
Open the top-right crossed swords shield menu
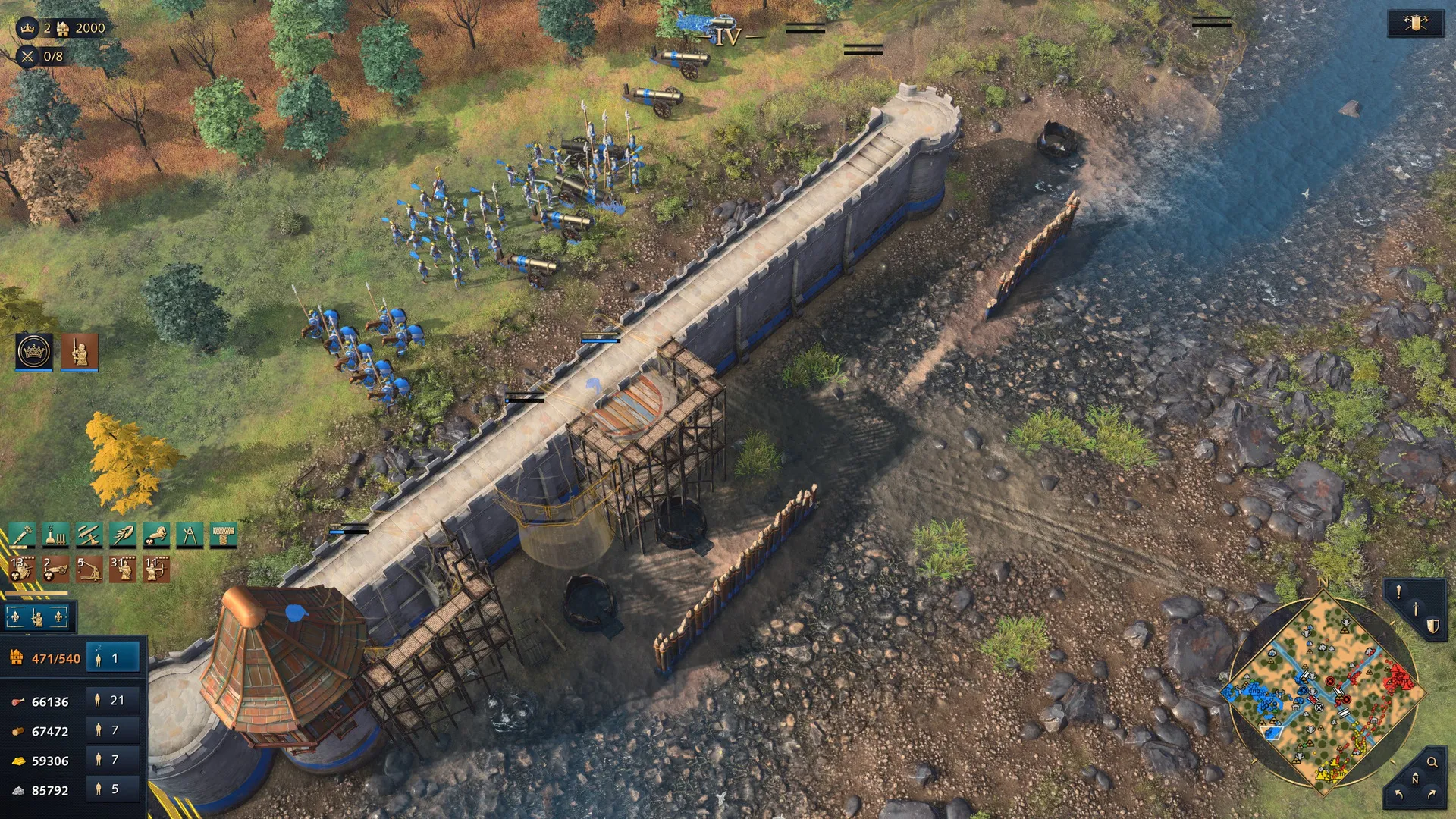tap(1415, 24)
